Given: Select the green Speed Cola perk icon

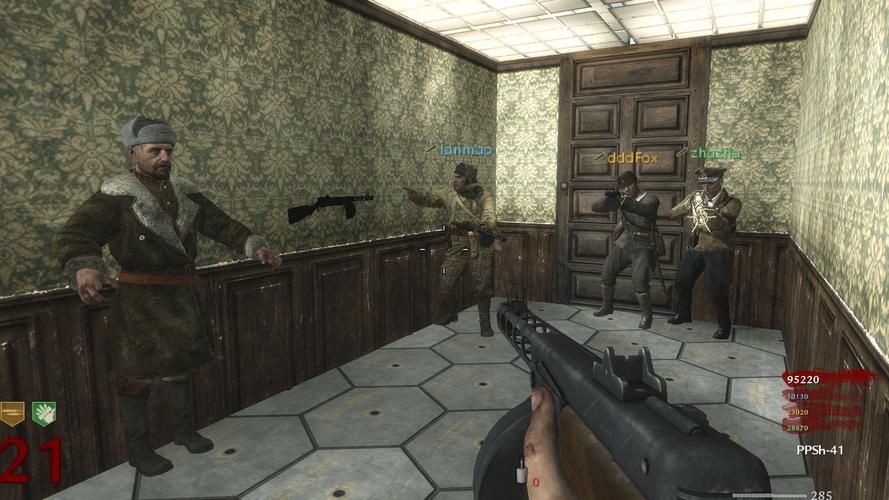Looking at the screenshot, I should [43, 412].
